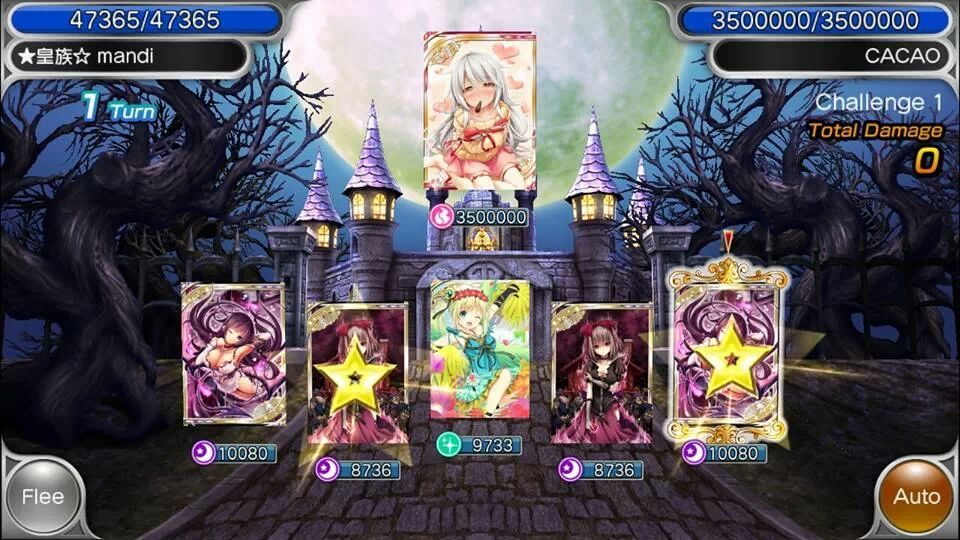Activate the Auto battle button
Screen dimensions: 960x540
[916, 497]
